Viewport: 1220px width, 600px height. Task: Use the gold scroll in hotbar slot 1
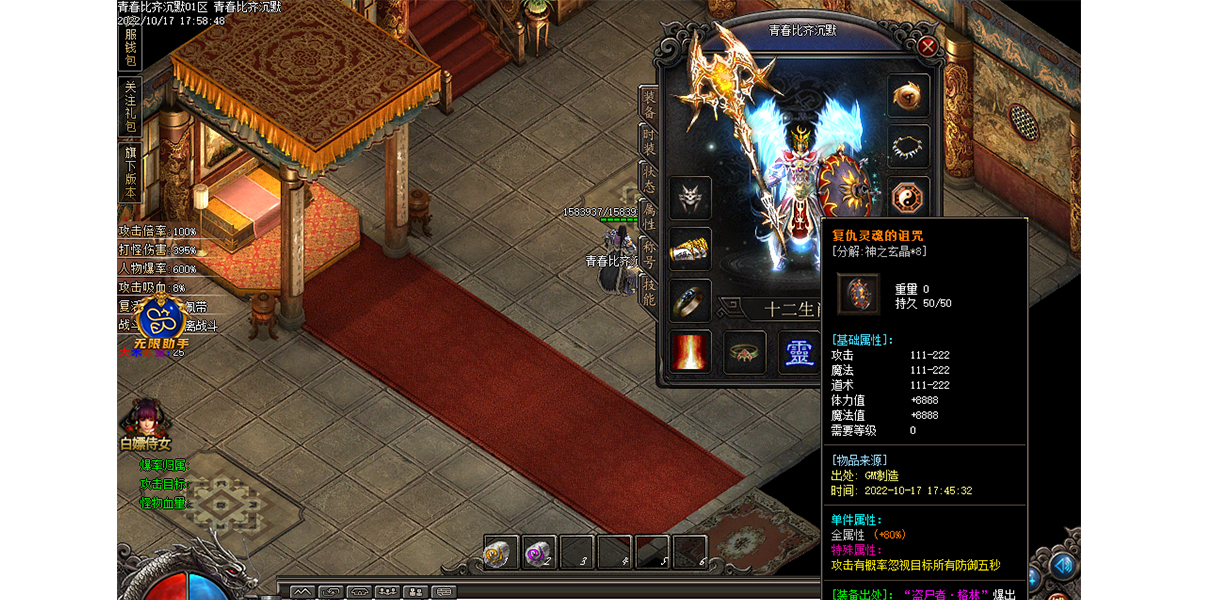pos(500,552)
